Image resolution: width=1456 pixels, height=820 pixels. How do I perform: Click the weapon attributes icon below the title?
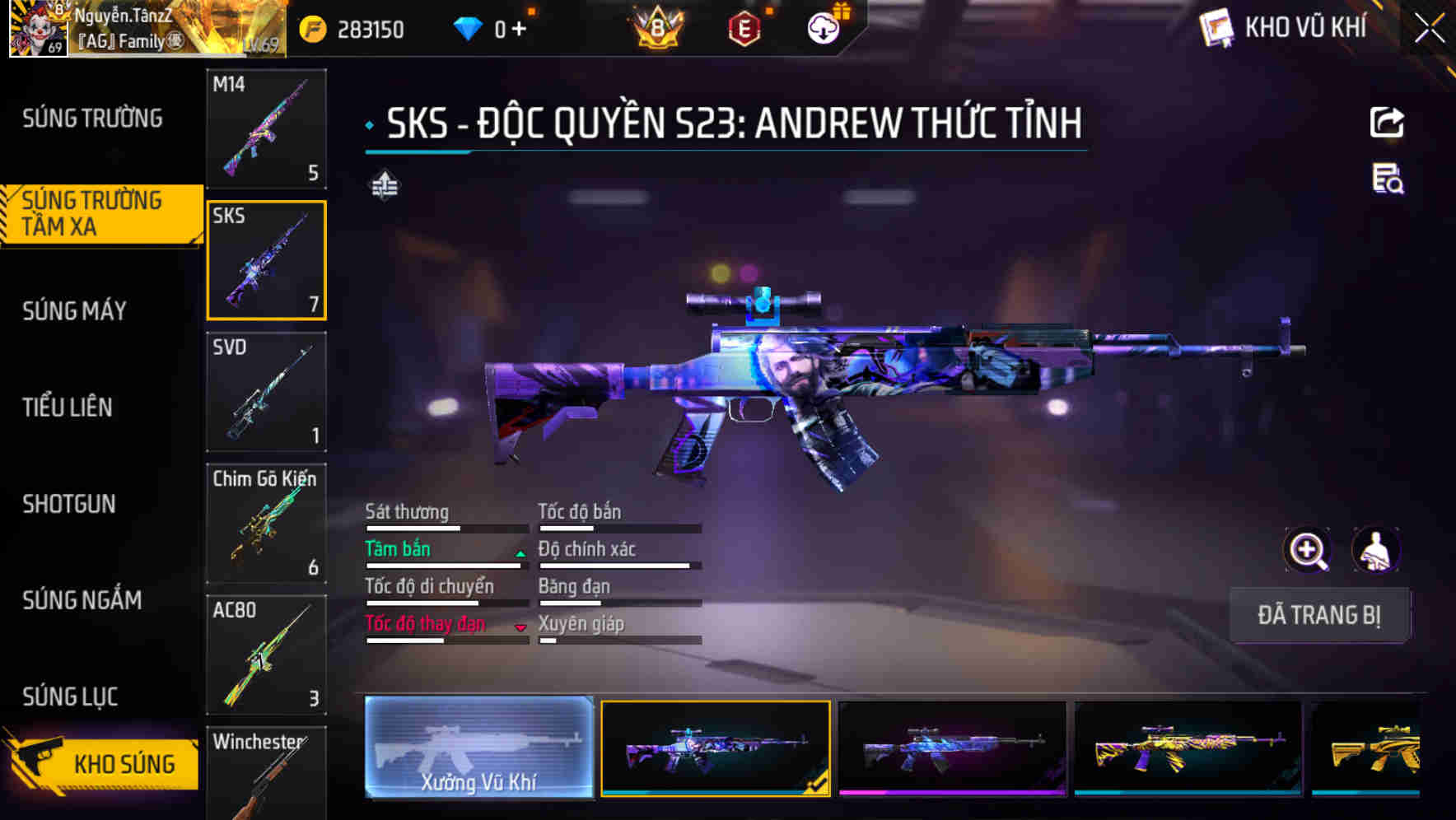tap(384, 185)
